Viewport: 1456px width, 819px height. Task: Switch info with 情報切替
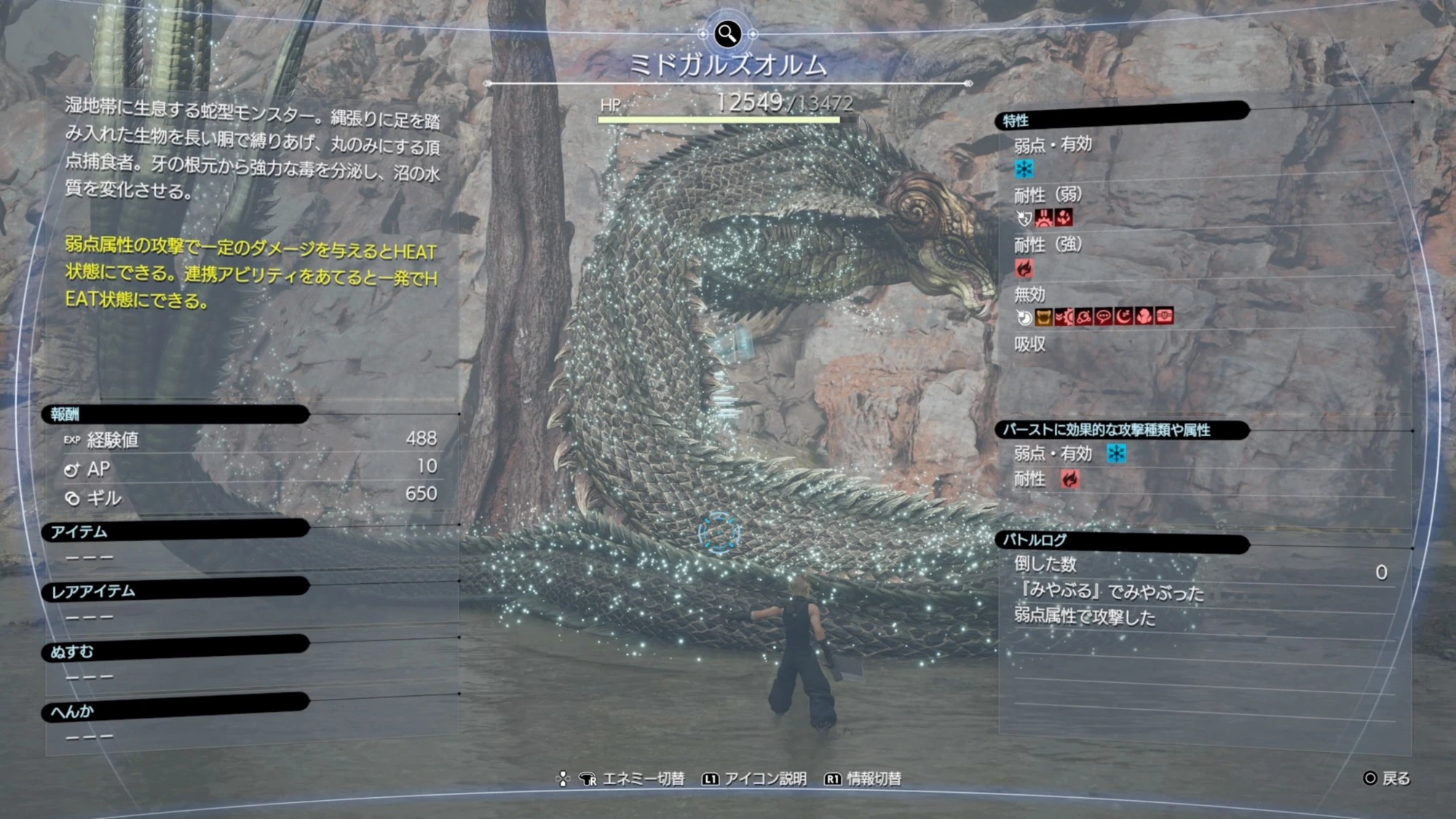[873, 779]
